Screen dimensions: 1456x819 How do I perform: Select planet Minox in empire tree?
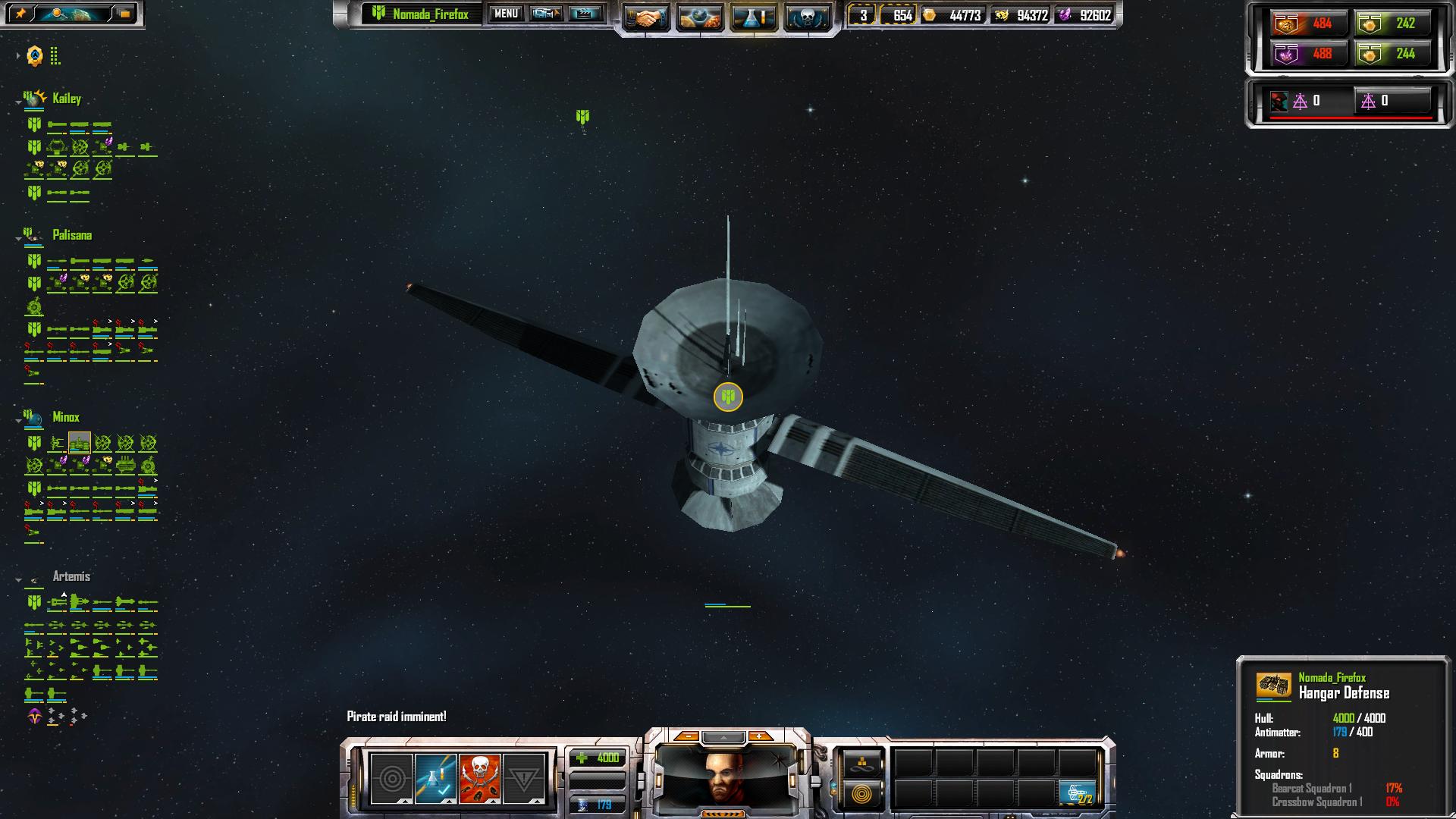[x=66, y=417]
